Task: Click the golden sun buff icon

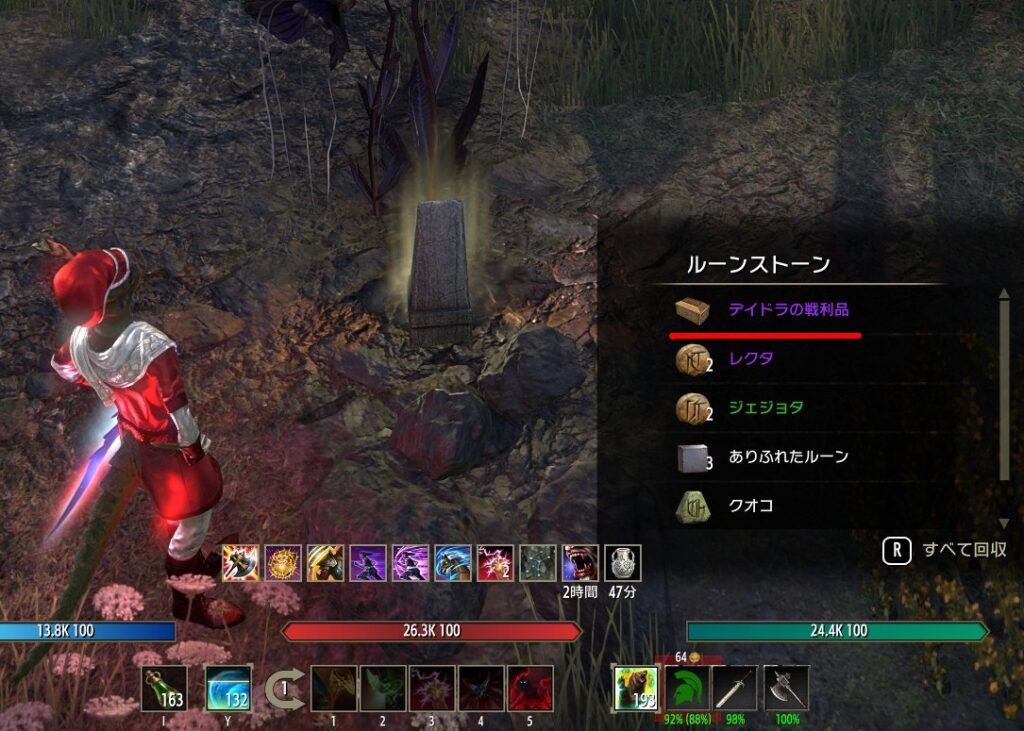Action: [x=282, y=563]
